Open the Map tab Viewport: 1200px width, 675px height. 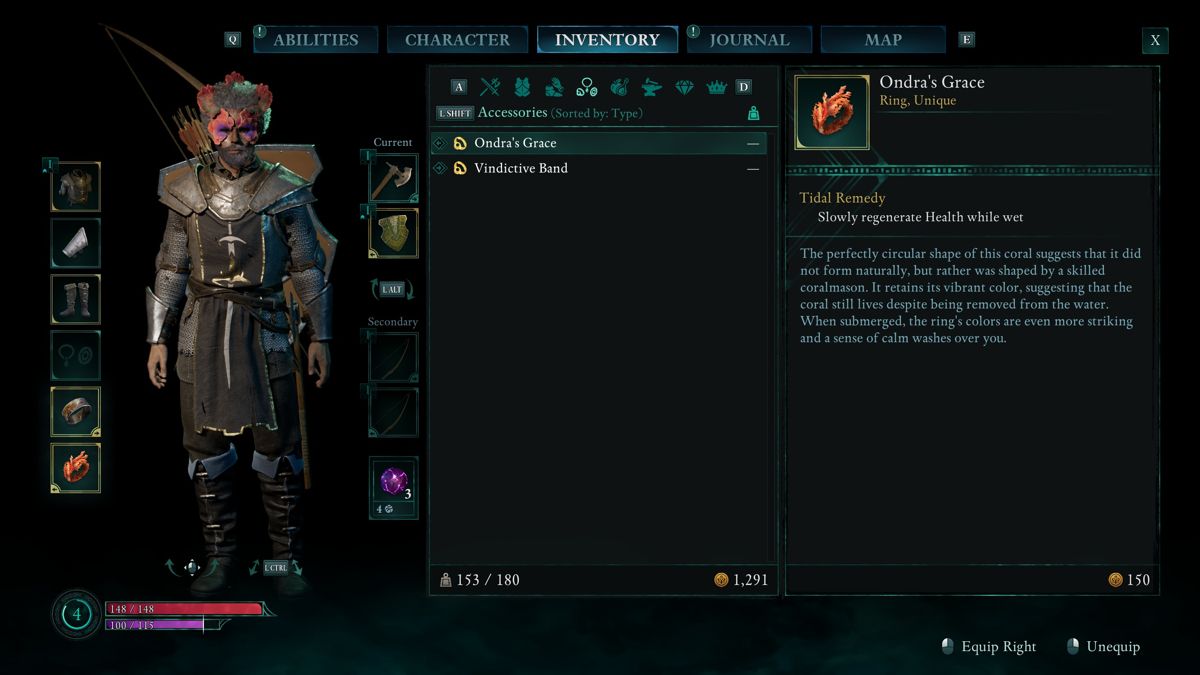[x=883, y=40]
